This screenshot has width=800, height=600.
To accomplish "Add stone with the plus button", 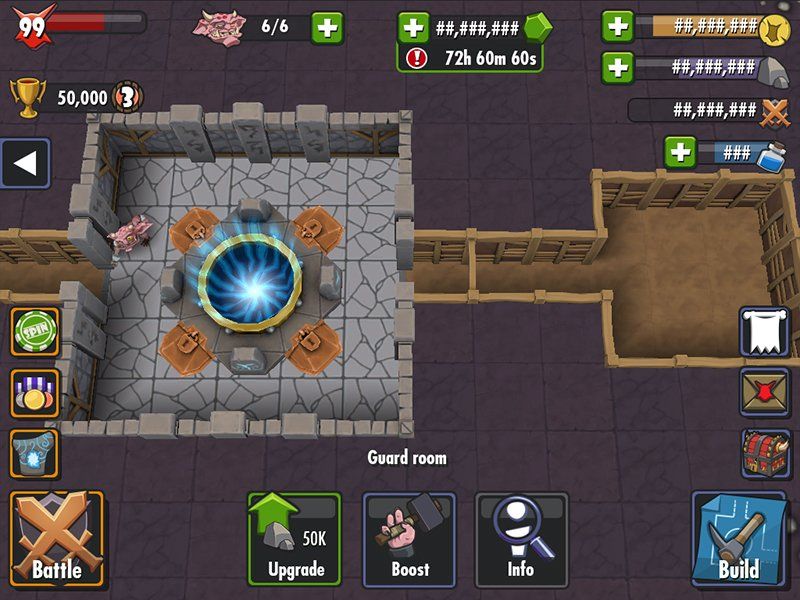I will click(618, 67).
